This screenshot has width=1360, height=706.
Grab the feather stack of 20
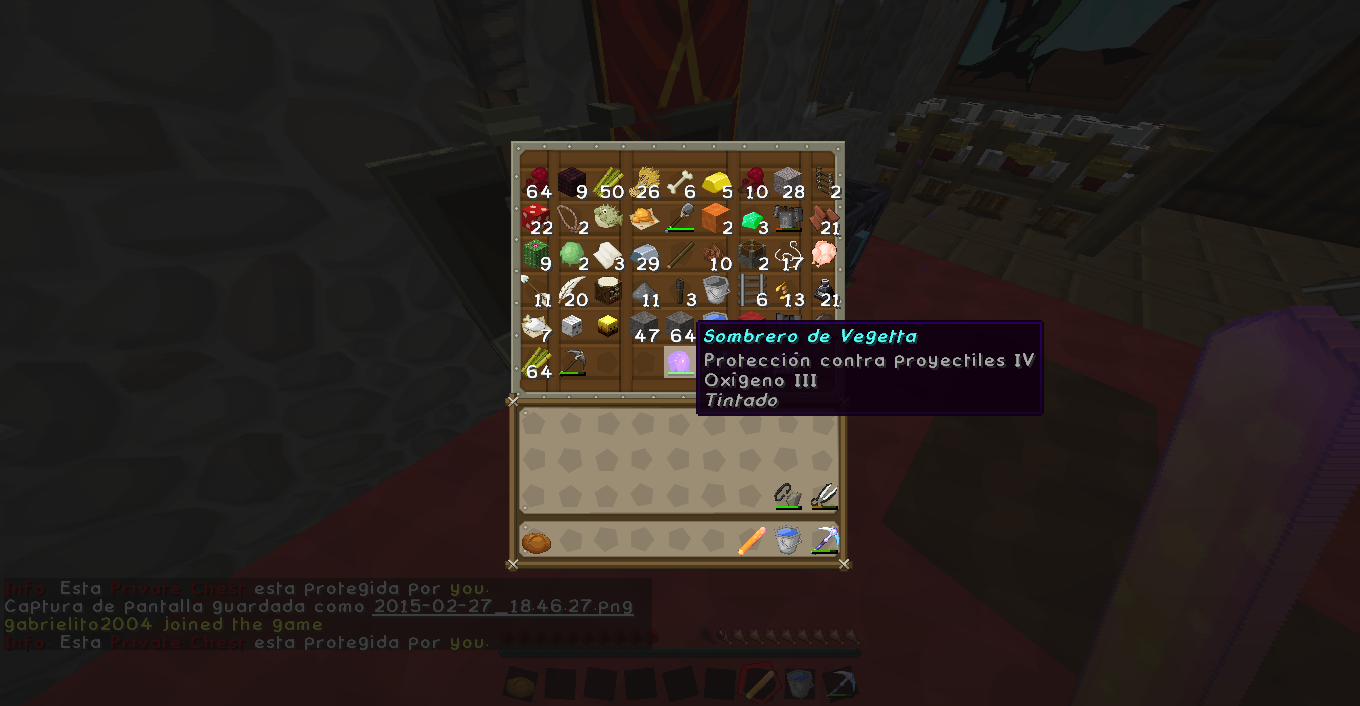(572, 290)
